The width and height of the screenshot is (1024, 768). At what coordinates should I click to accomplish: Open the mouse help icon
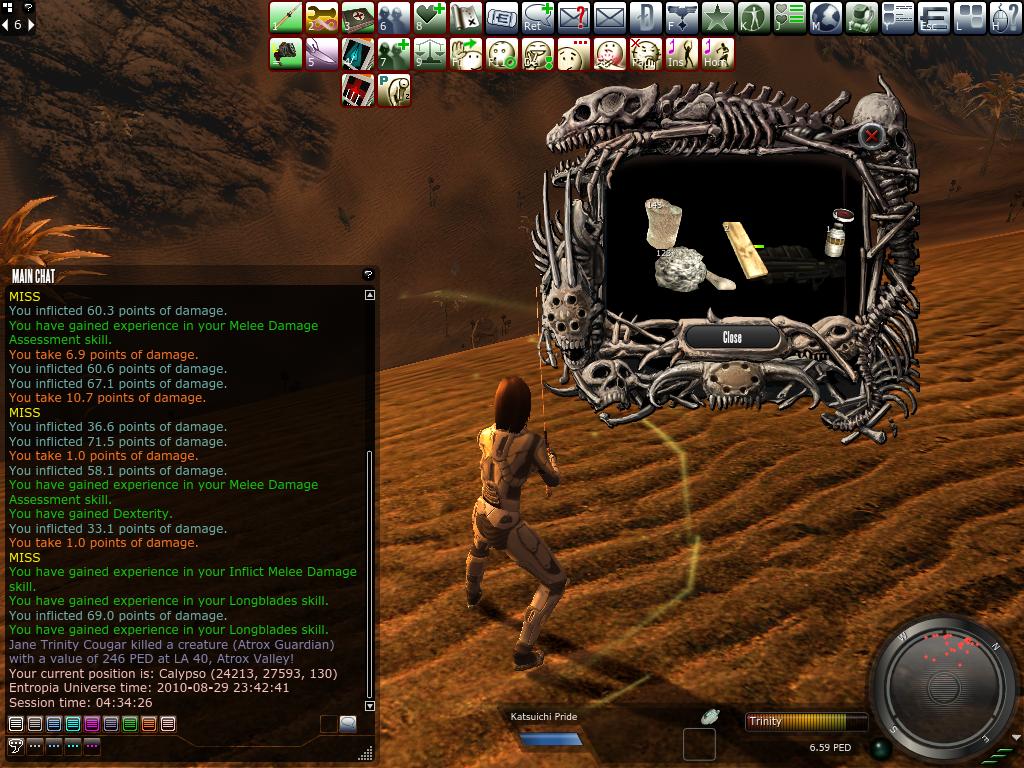click(x=1006, y=17)
